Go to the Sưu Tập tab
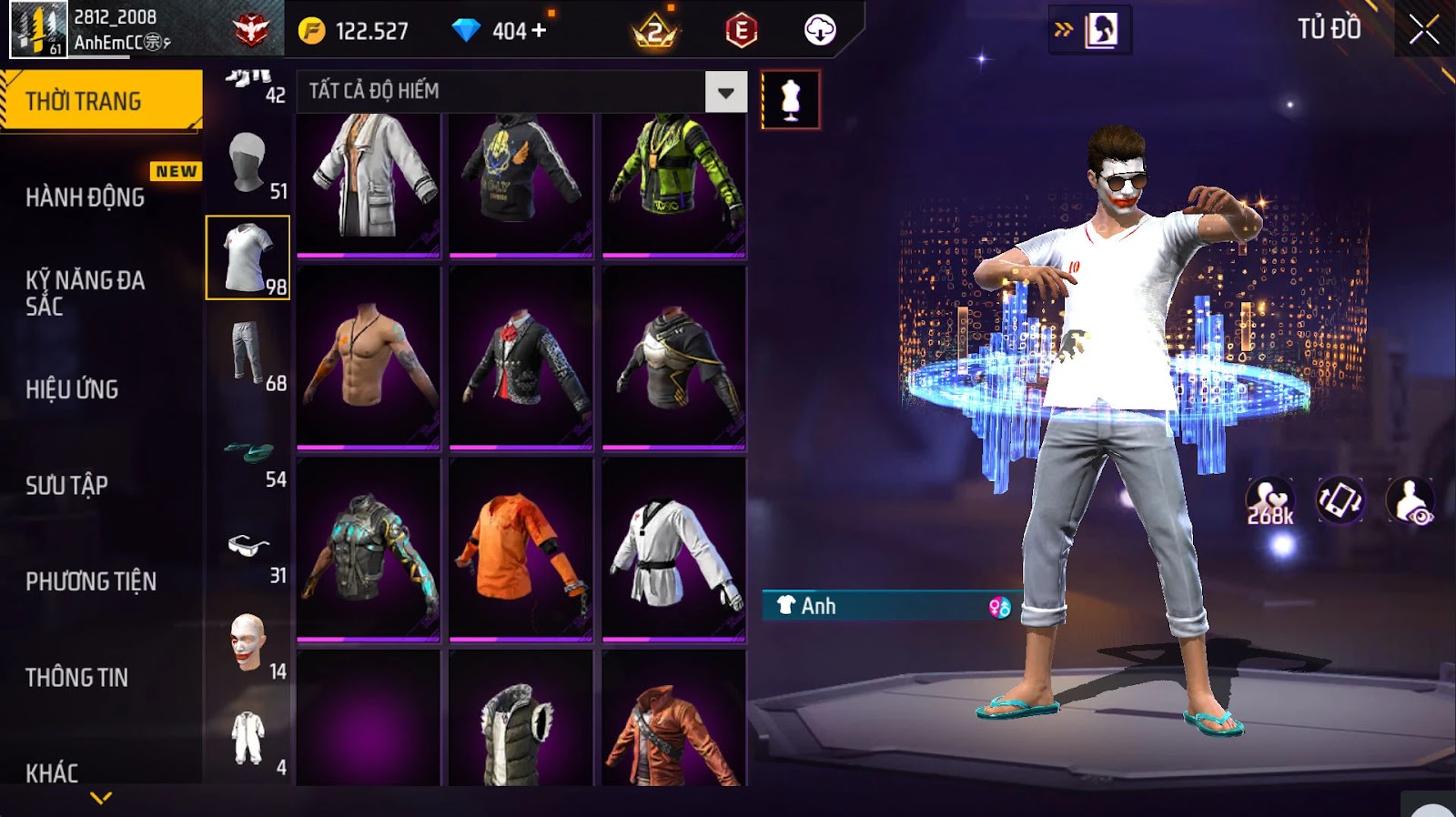 pyautogui.click(x=67, y=485)
